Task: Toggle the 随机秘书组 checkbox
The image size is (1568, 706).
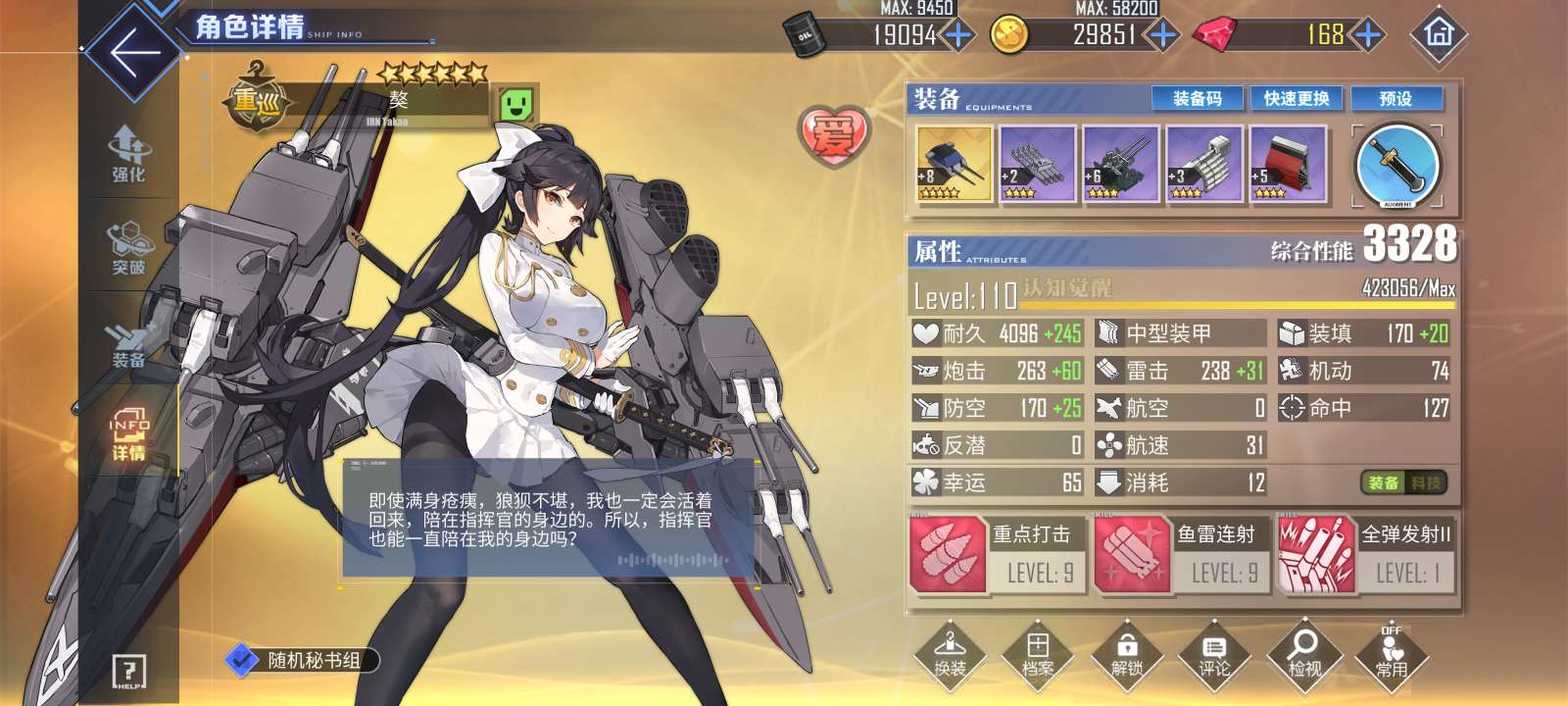Action: tap(240, 660)
